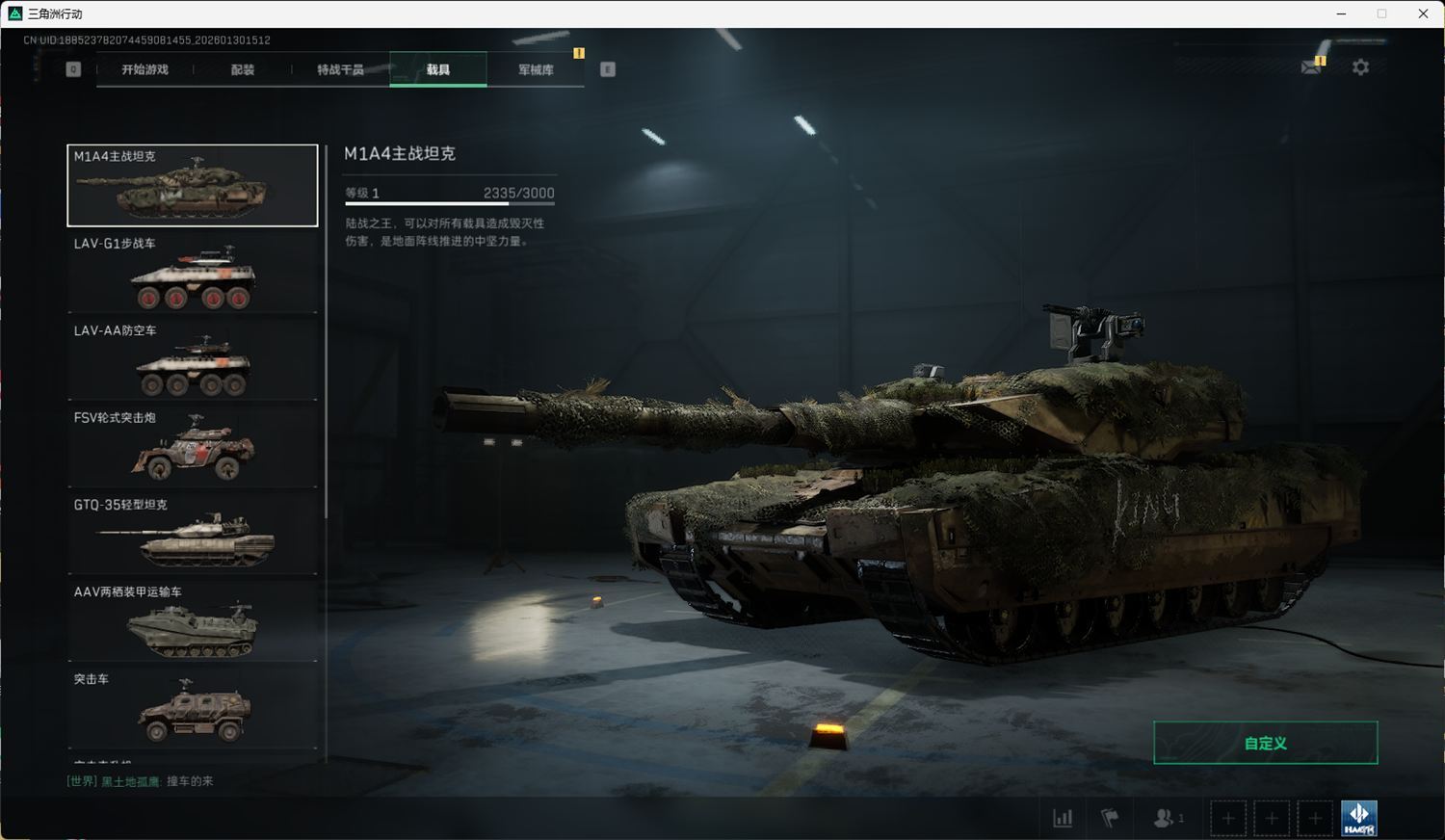1445x840 pixels.
Task: Select the M1A4主战坦克 vehicle card
Action: [x=193, y=186]
